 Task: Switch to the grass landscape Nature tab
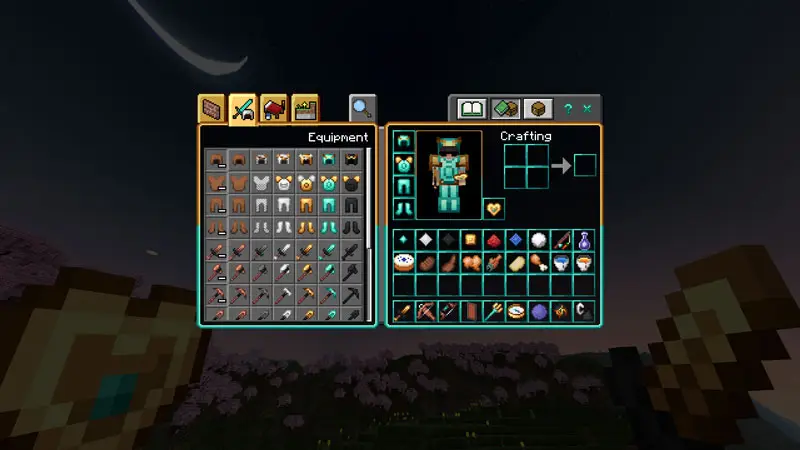pos(305,108)
